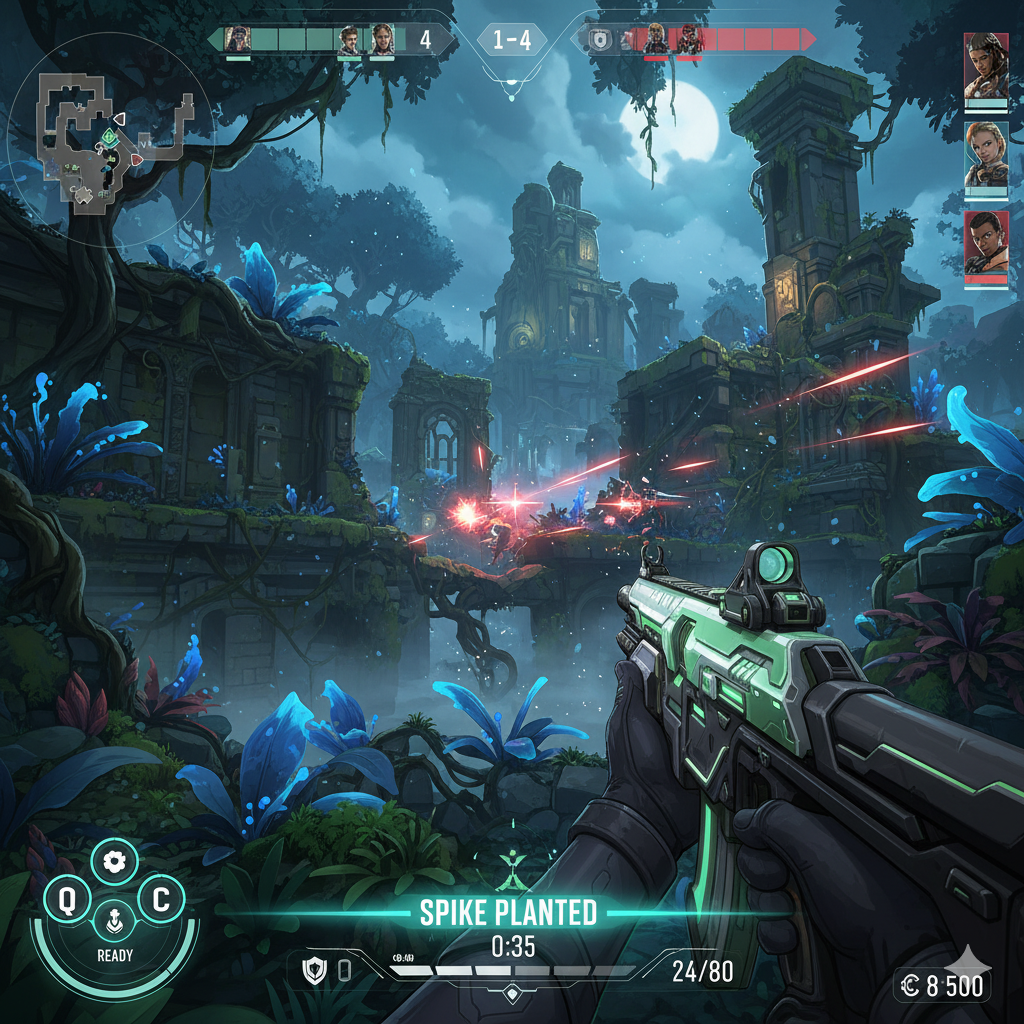Choose the blonde enemy portrait on the red team bar
The height and width of the screenshot is (1024, 1024).
656,40
